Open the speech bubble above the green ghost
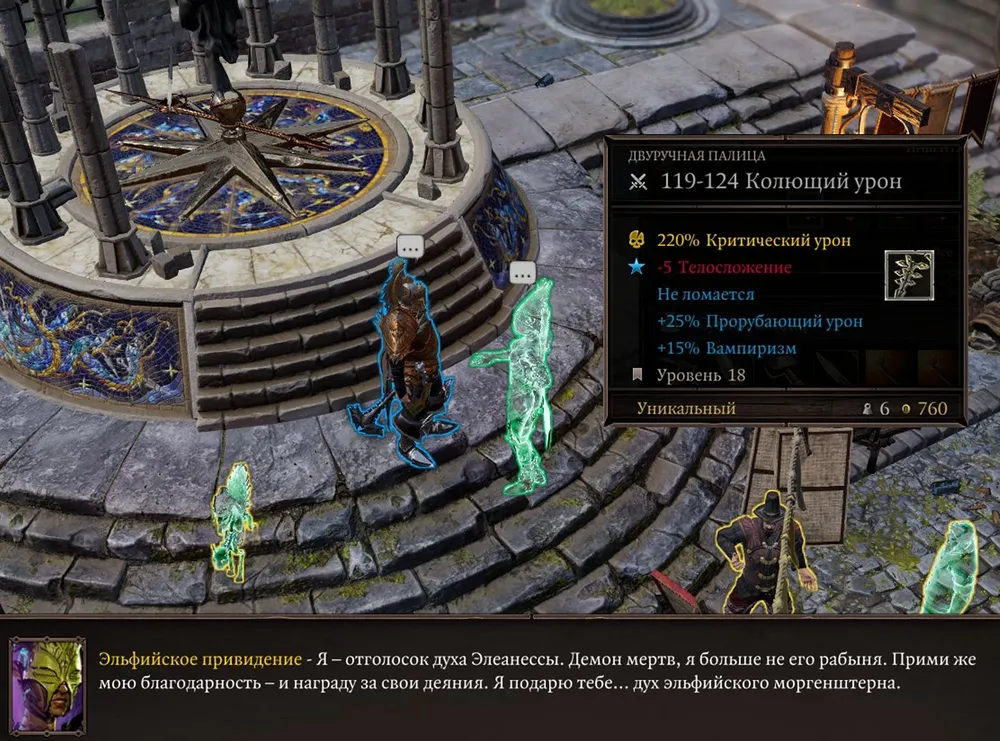 523,273
